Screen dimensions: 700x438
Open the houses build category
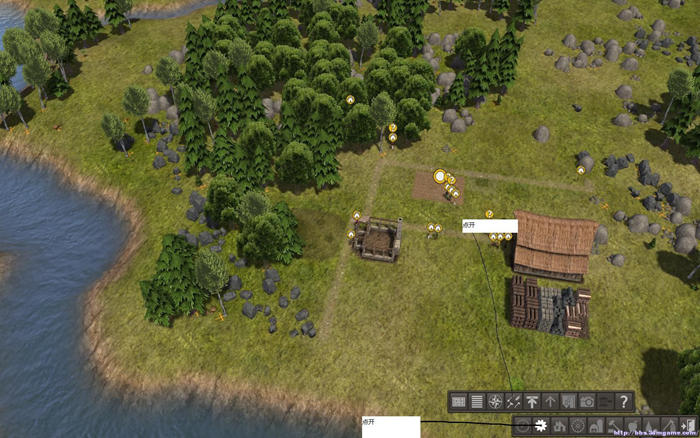[560, 427]
